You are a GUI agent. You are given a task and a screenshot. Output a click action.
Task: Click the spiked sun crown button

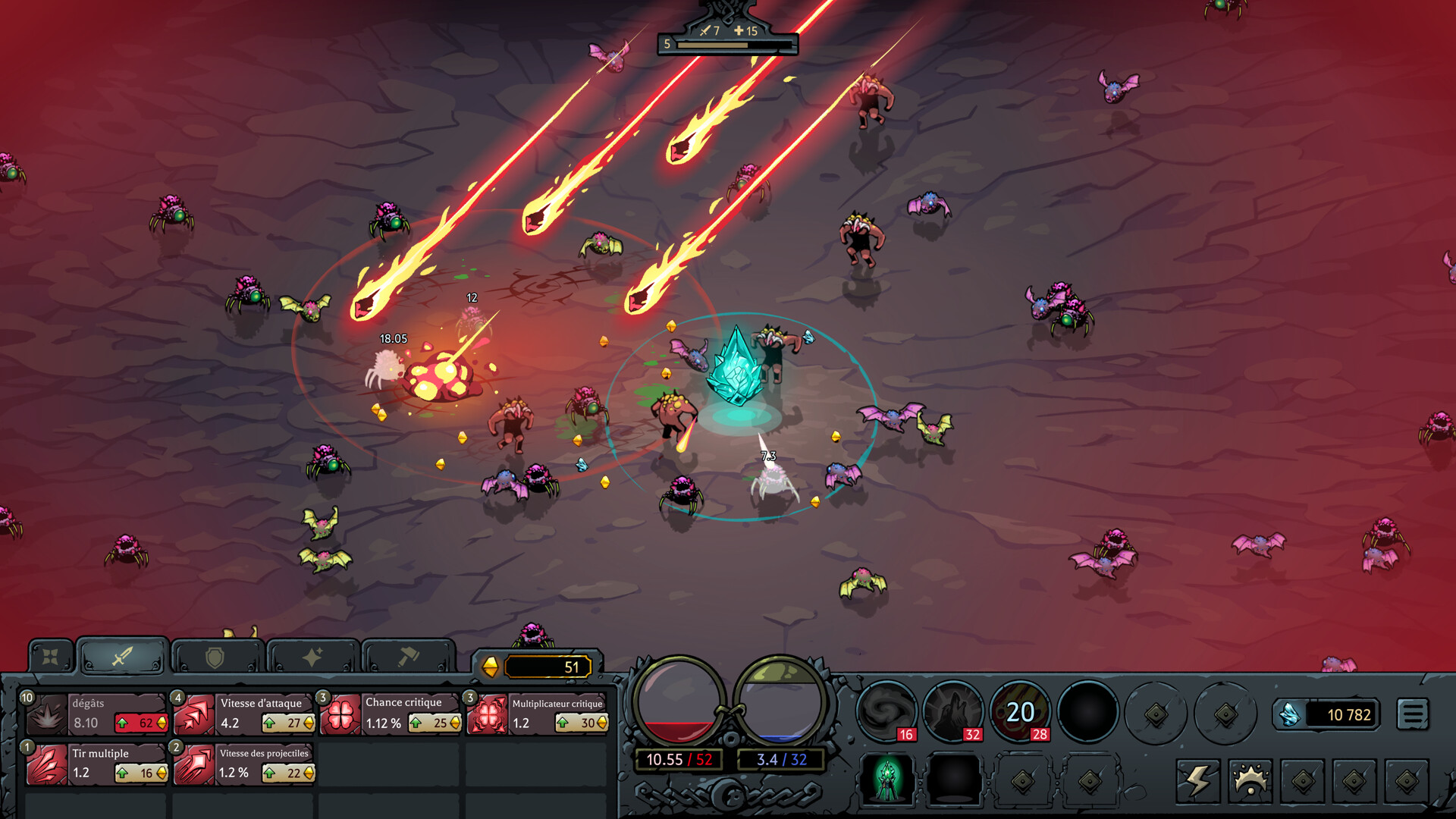[x=1250, y=780]
